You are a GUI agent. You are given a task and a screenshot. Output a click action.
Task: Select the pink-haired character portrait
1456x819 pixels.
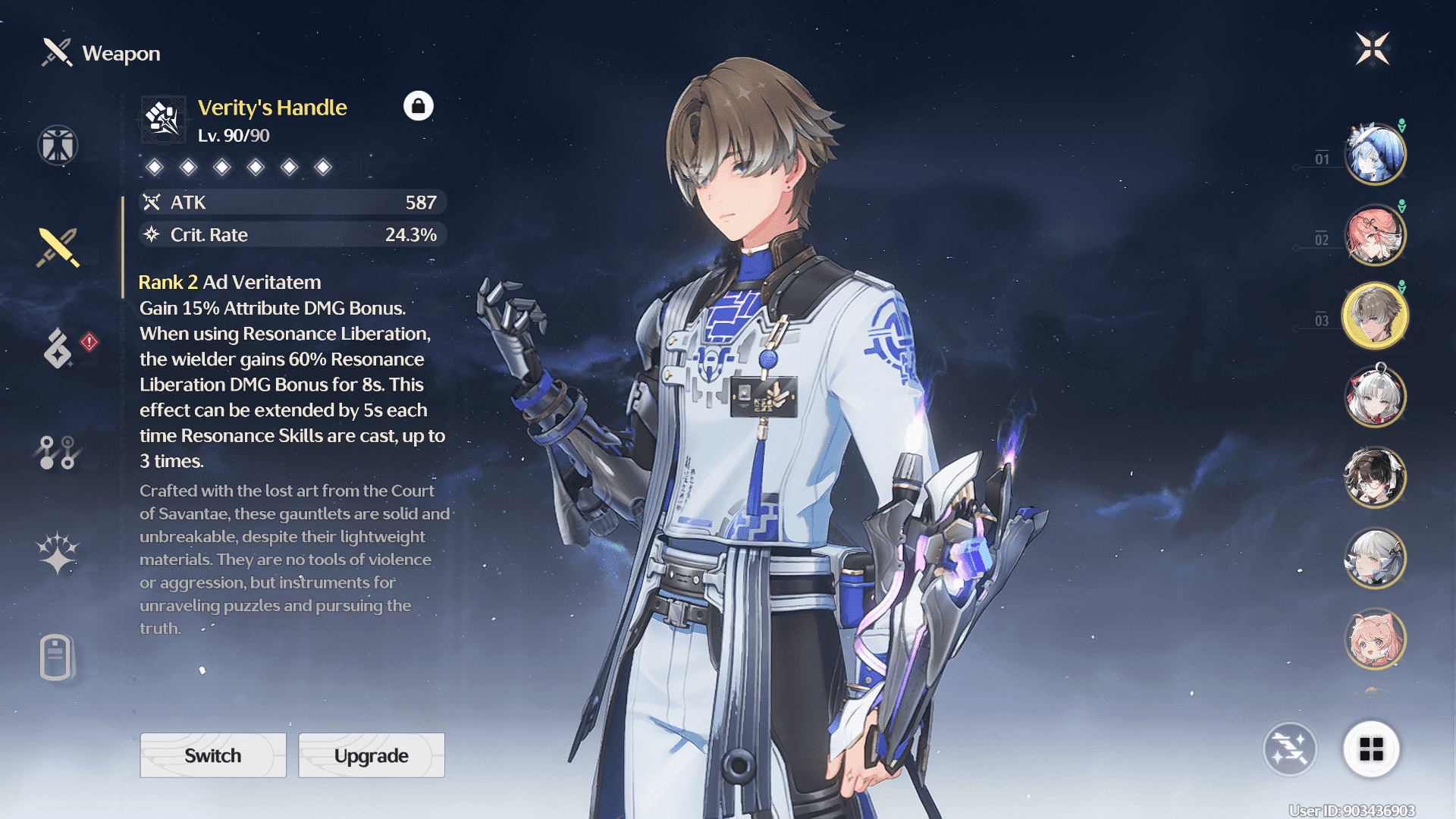point(1375,639)
